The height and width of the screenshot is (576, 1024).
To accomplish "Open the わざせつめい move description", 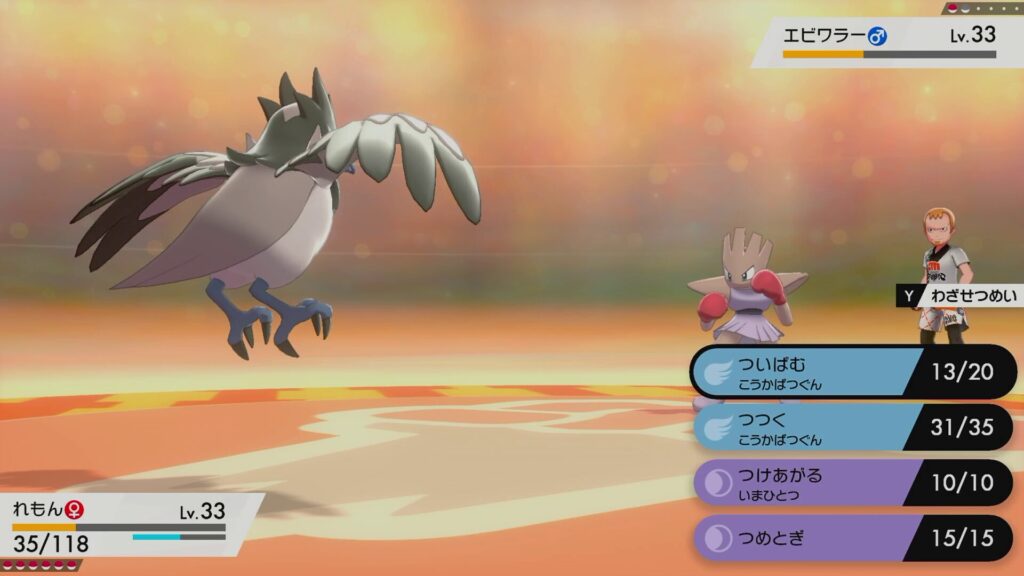I will coord(958,296).
